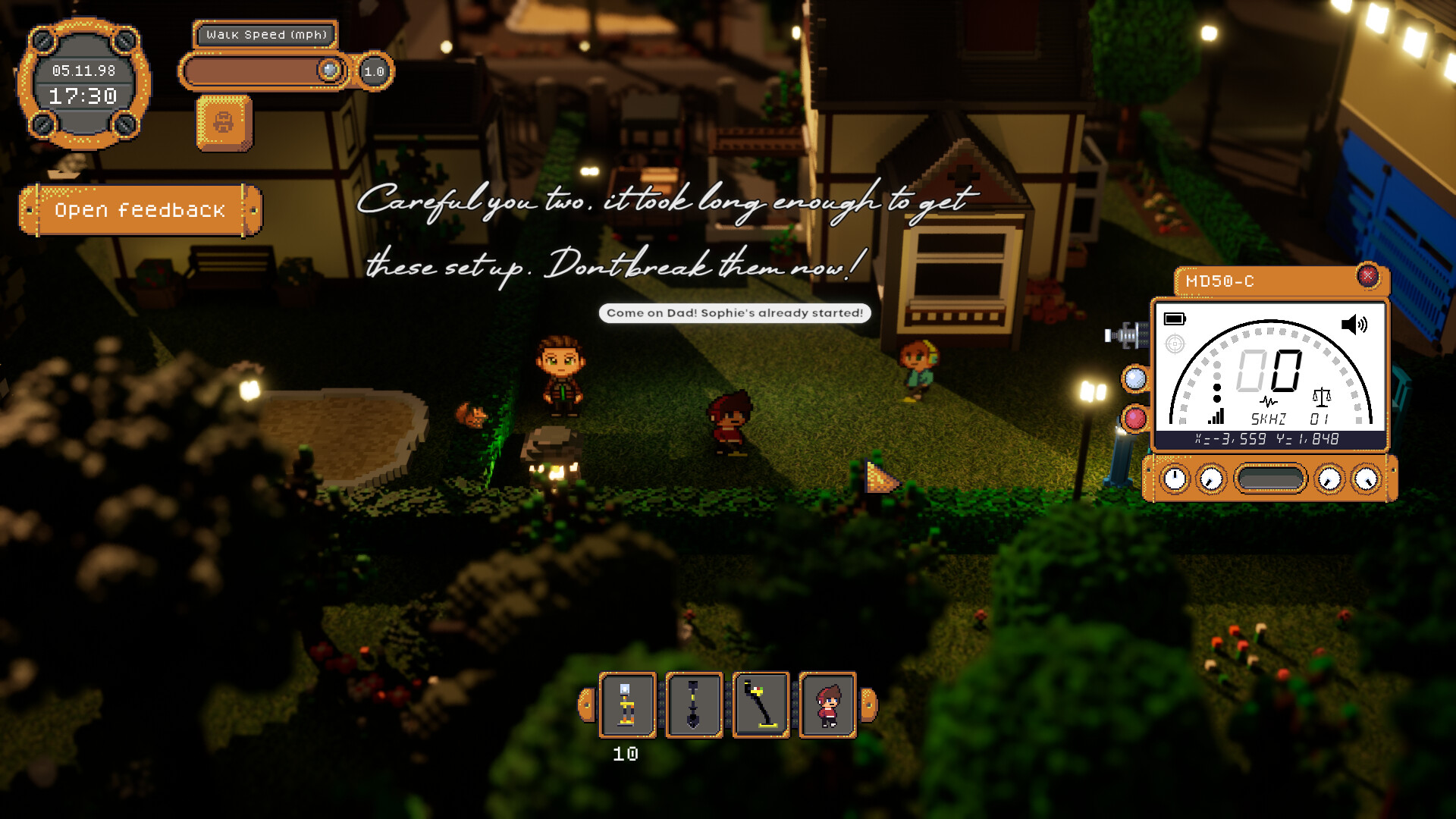1456x819 pixels.
Task: Click the battery indicator on the MD50-C screen
Action: [1173, 320]
